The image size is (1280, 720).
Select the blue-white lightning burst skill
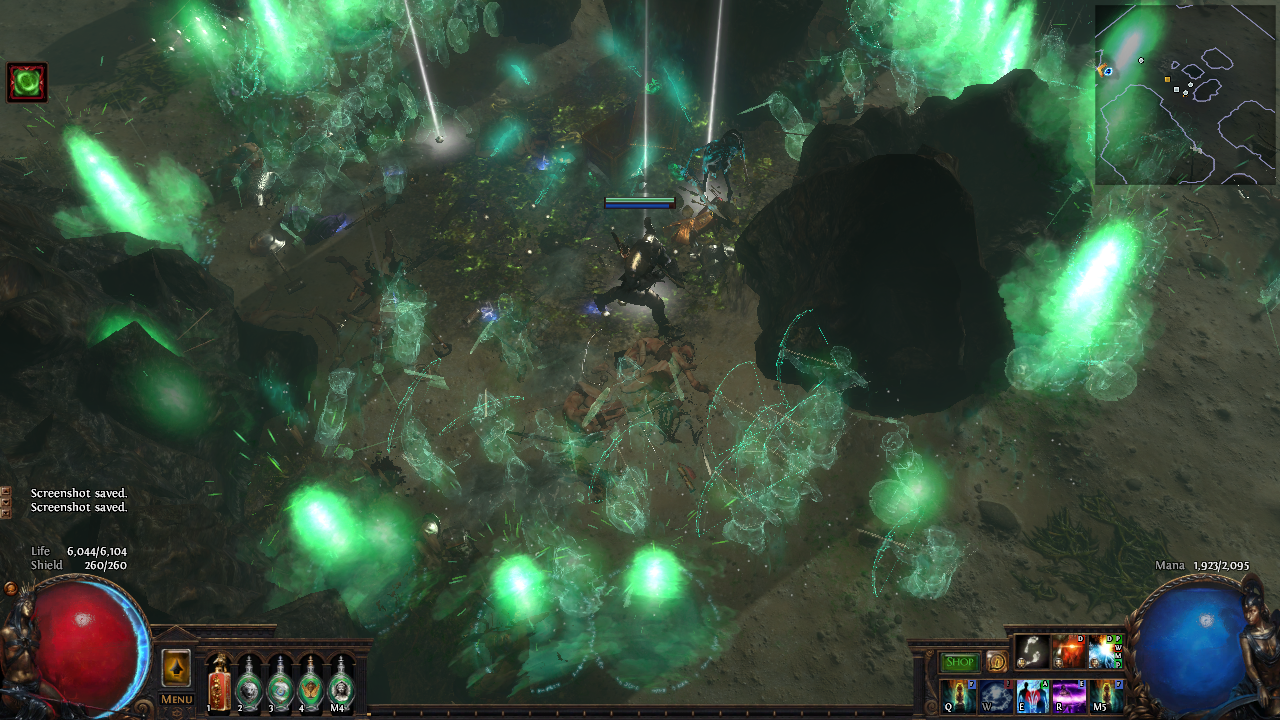(x=1104, y=652)
